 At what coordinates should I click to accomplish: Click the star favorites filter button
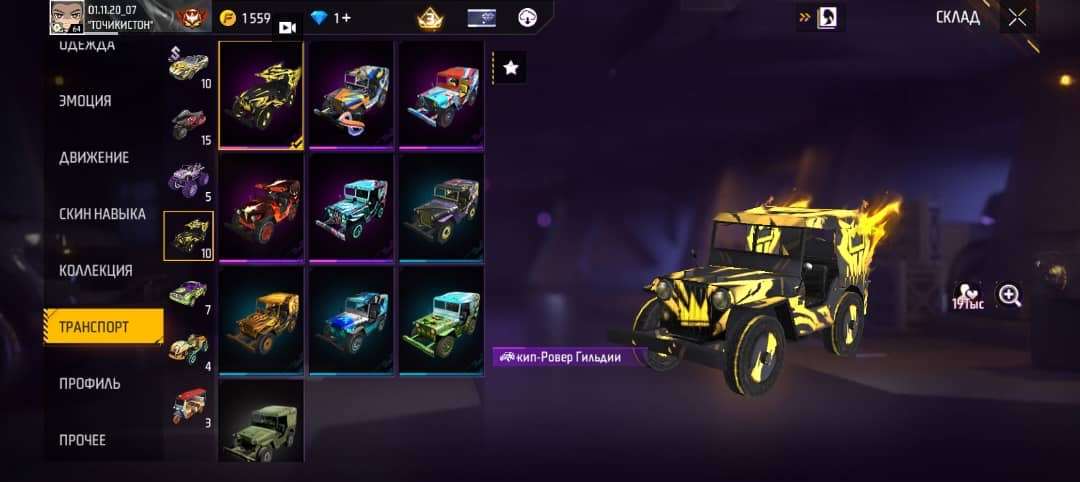[511, 68]
